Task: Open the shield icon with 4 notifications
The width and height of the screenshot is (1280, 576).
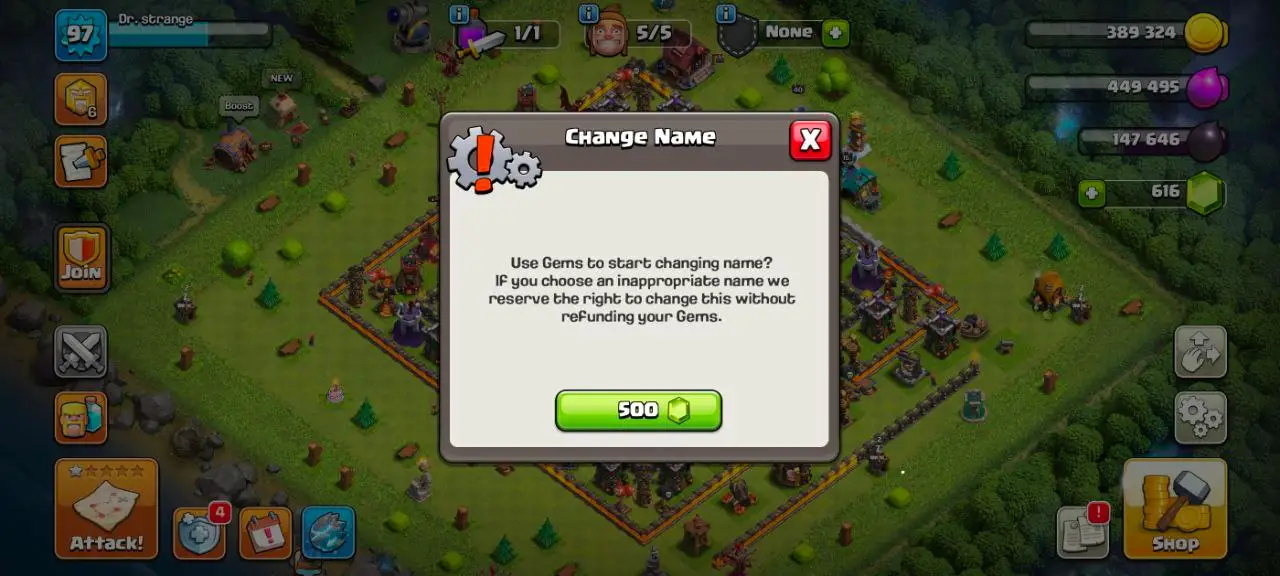Action: pos(199,533)
